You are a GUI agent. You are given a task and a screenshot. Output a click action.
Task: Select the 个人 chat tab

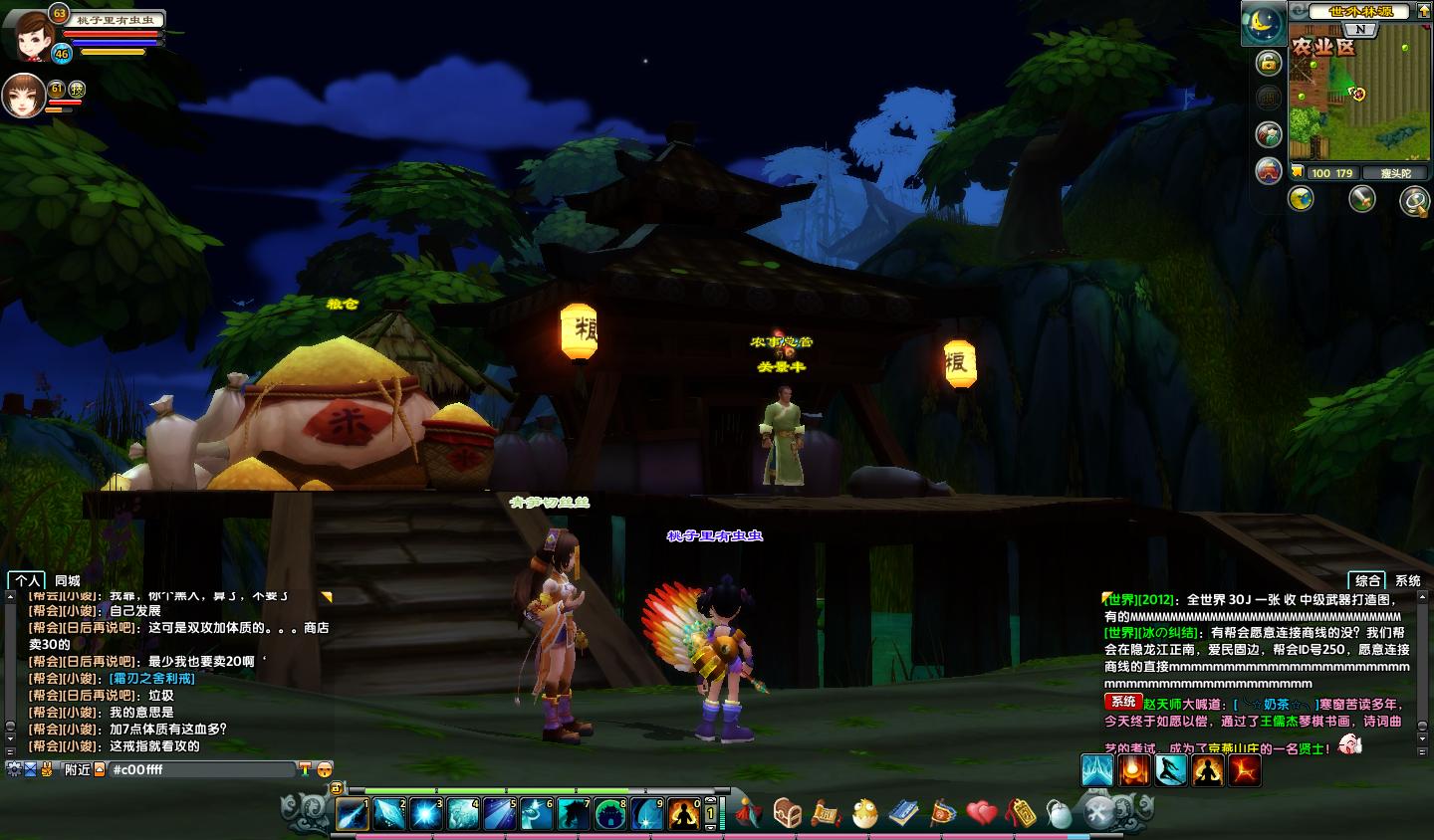pos(28,580)
